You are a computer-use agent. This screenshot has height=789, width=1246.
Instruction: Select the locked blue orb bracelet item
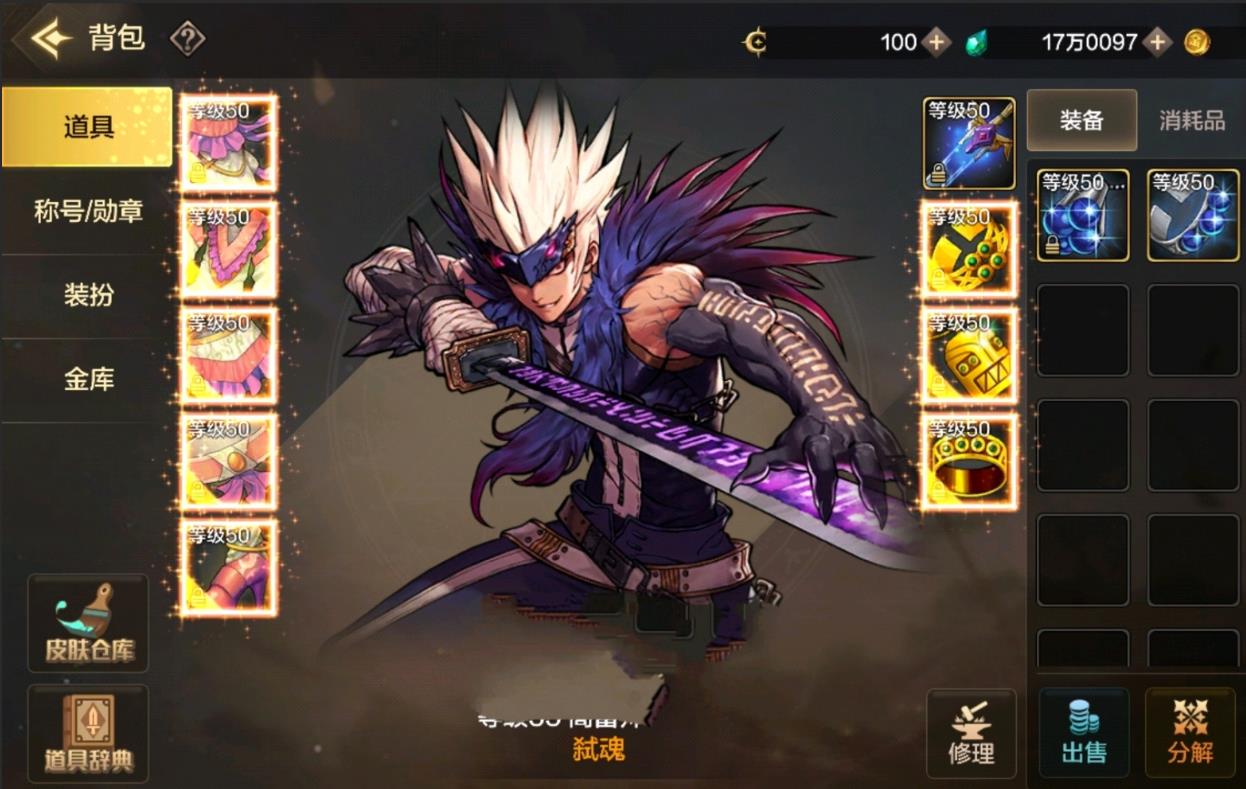(1082, 215)
